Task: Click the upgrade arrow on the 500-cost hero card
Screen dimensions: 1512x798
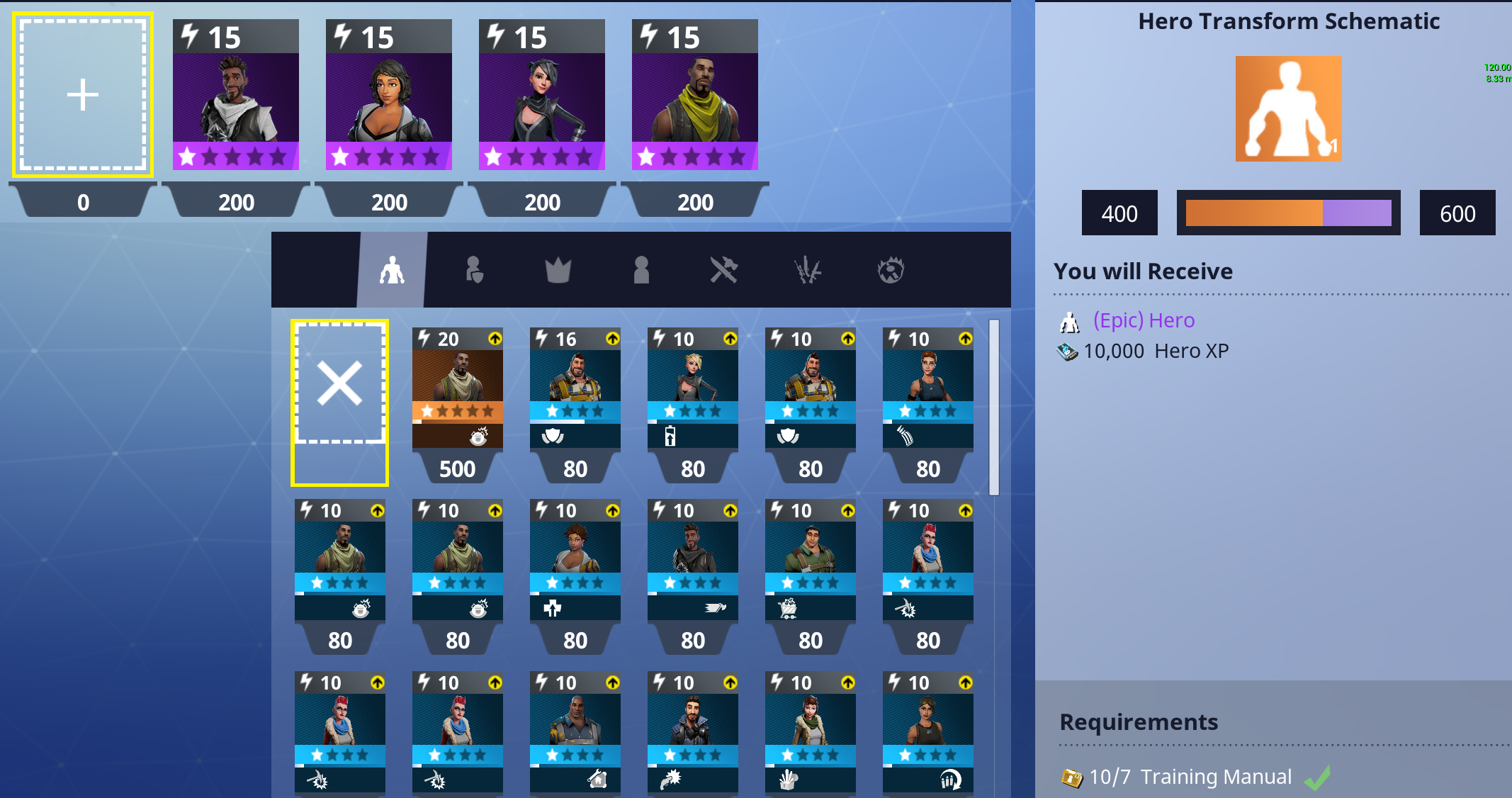Action: 494,339
